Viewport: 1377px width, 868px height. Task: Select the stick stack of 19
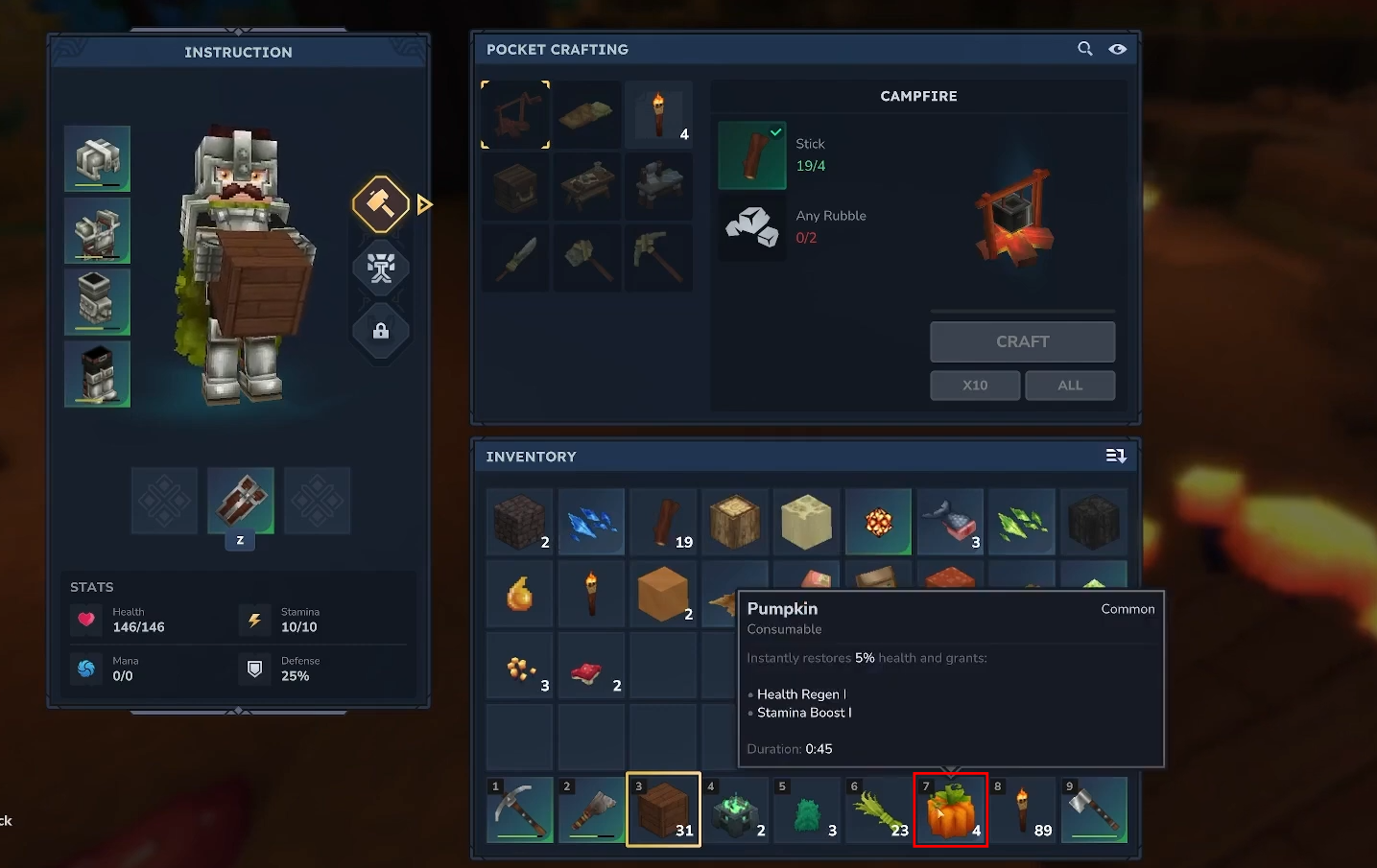[x=663, y=522]
